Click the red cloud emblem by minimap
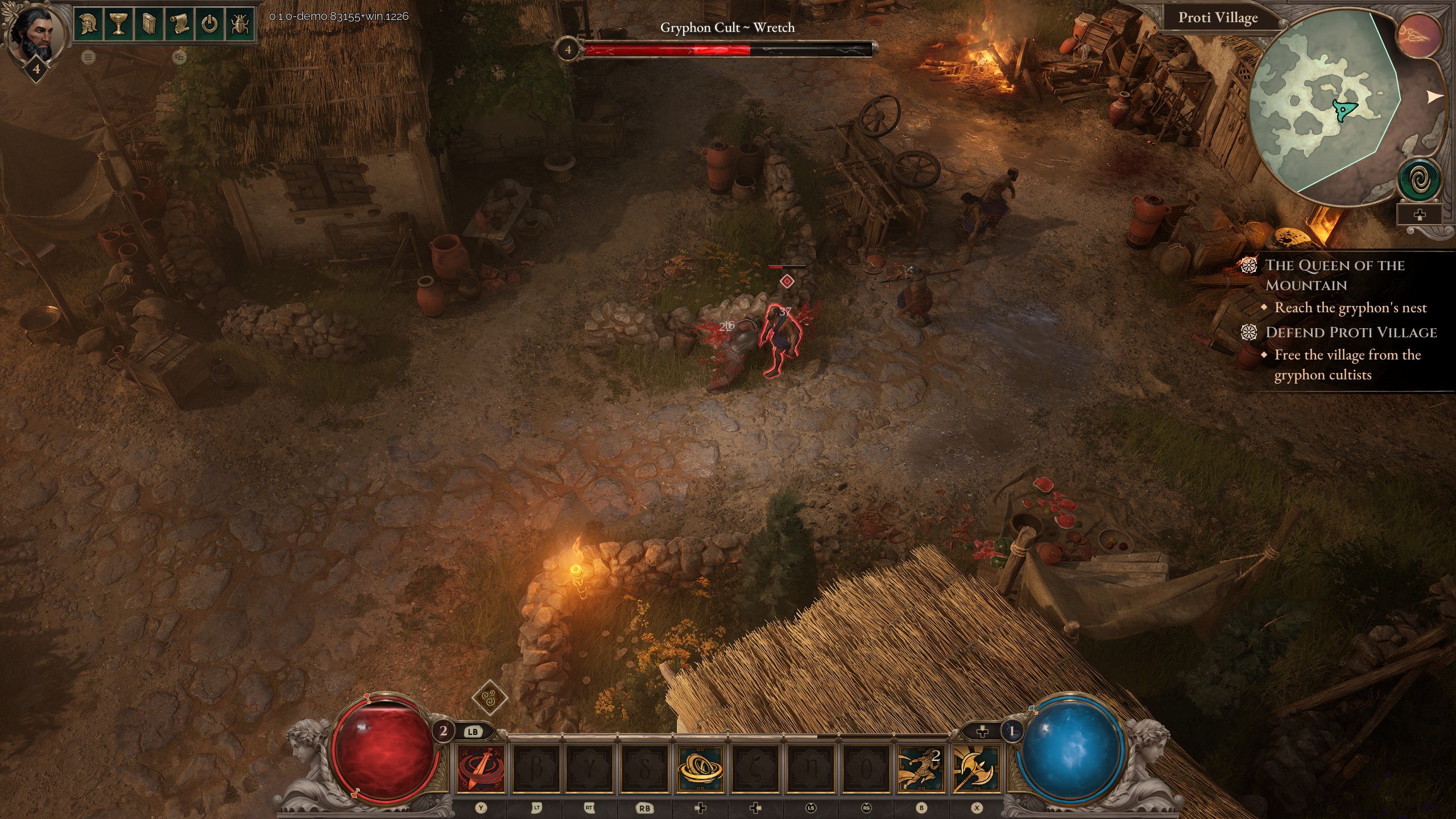This screenshot has height=819, width=1456. tap(1420, 35)
